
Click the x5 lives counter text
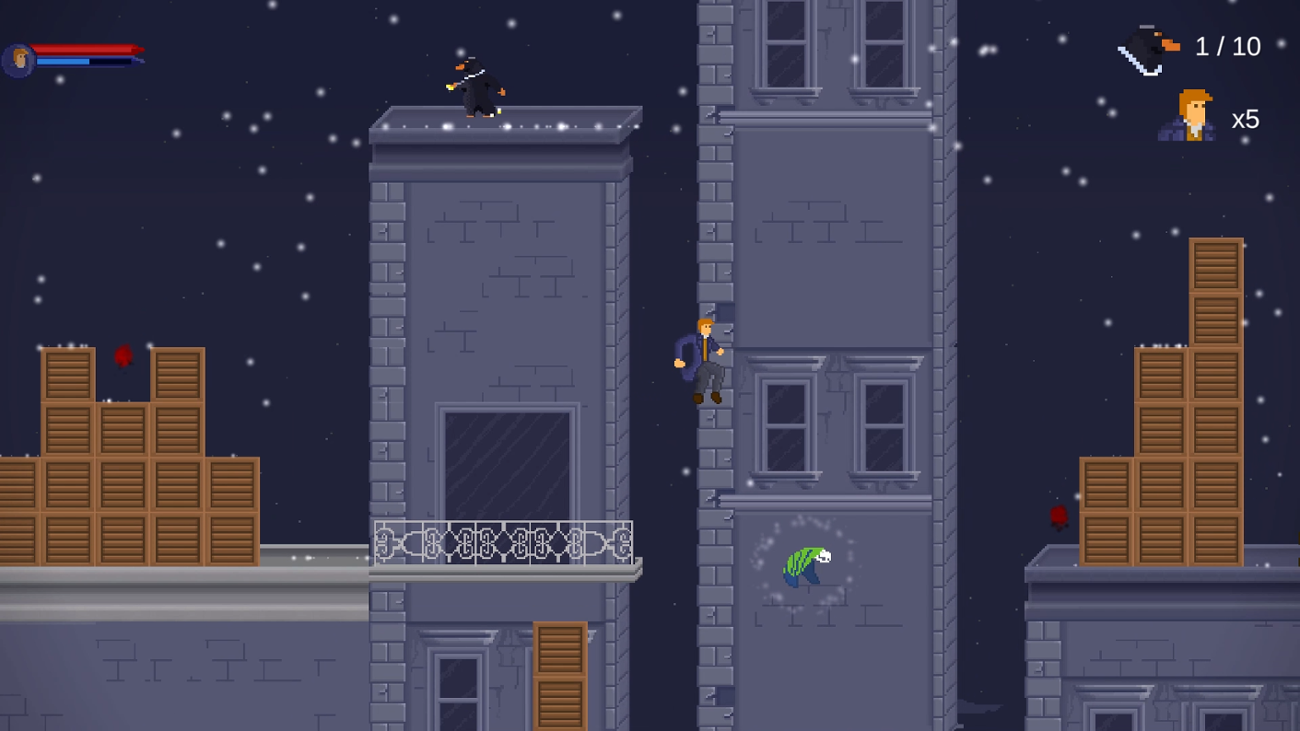(x=1245, y=119)
